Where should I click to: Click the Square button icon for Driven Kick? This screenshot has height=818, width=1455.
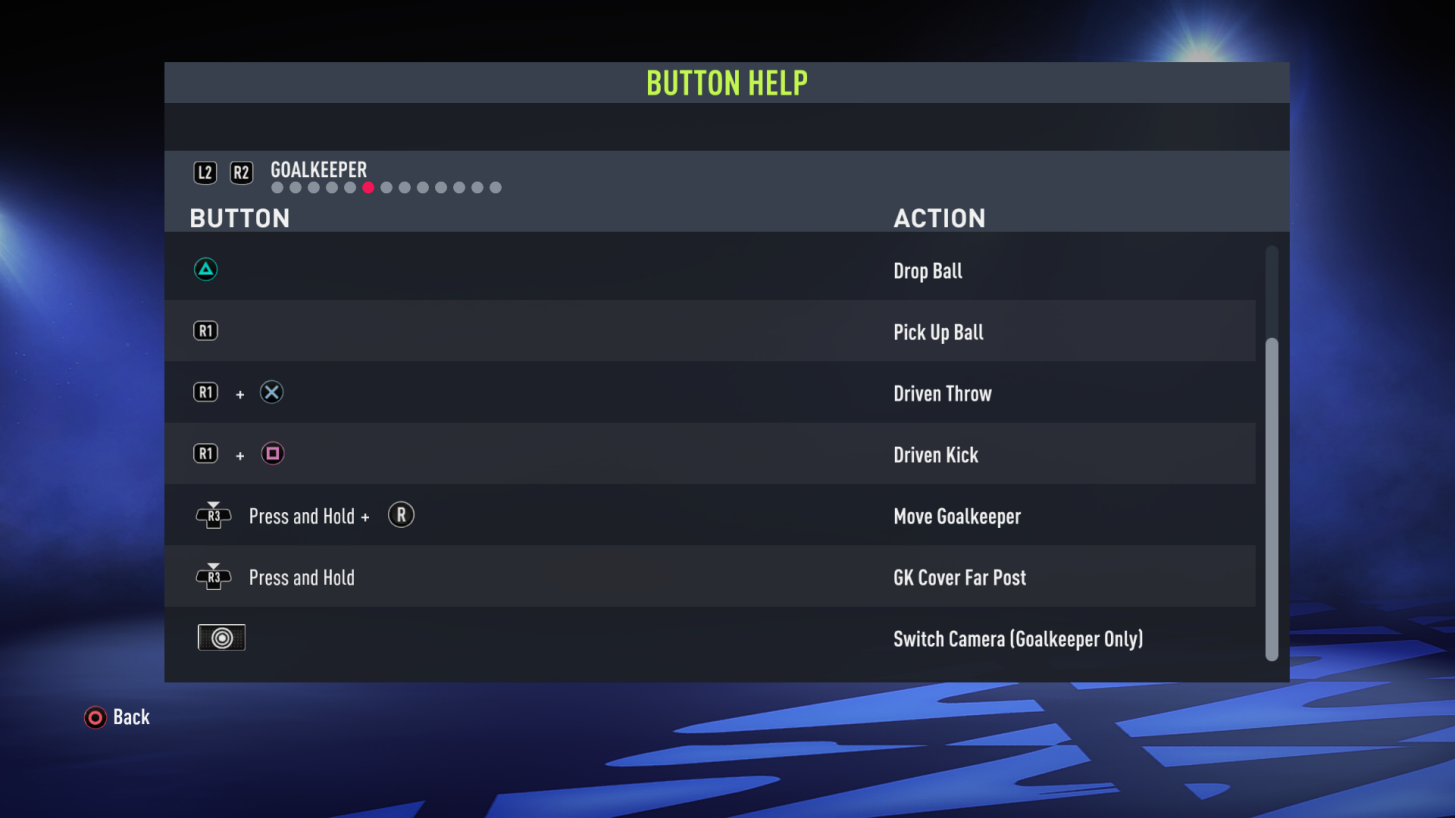coord(271,453)
